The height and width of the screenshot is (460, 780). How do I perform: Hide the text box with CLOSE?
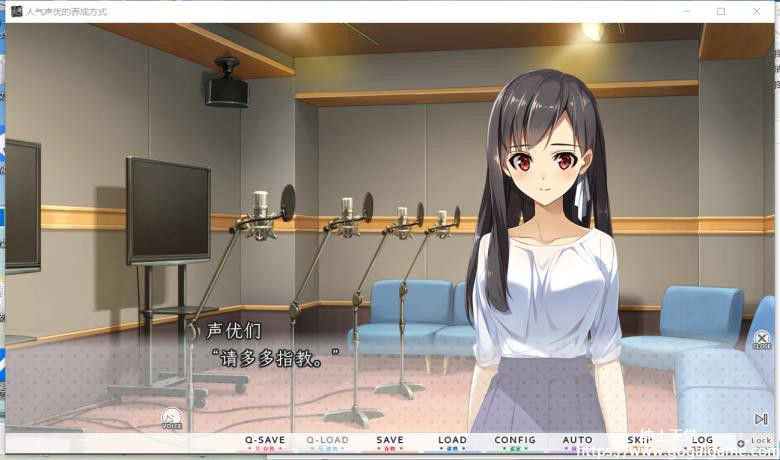coord(762,340)
